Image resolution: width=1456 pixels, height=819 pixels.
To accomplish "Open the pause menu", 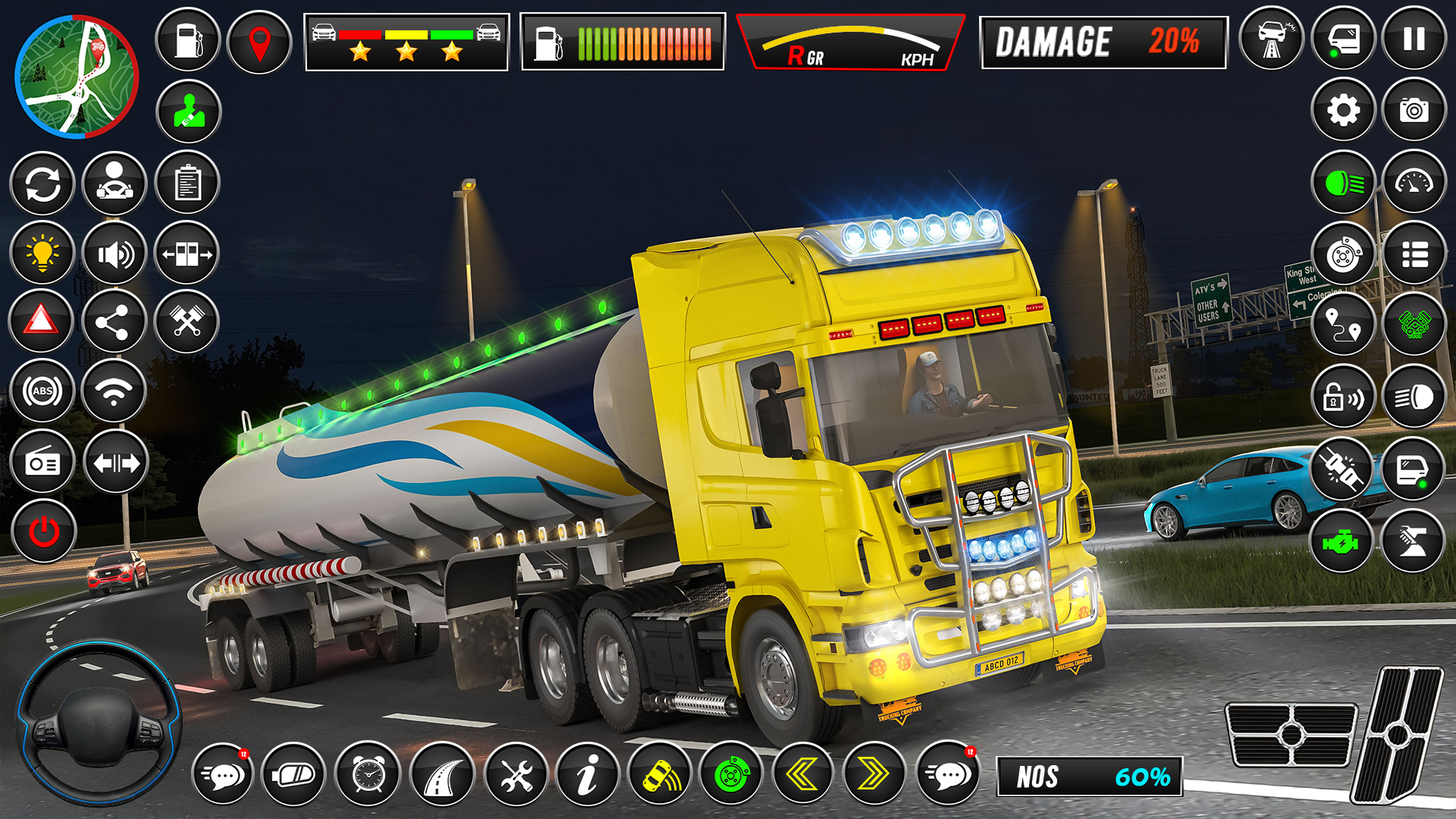I will coord(1415,36).
